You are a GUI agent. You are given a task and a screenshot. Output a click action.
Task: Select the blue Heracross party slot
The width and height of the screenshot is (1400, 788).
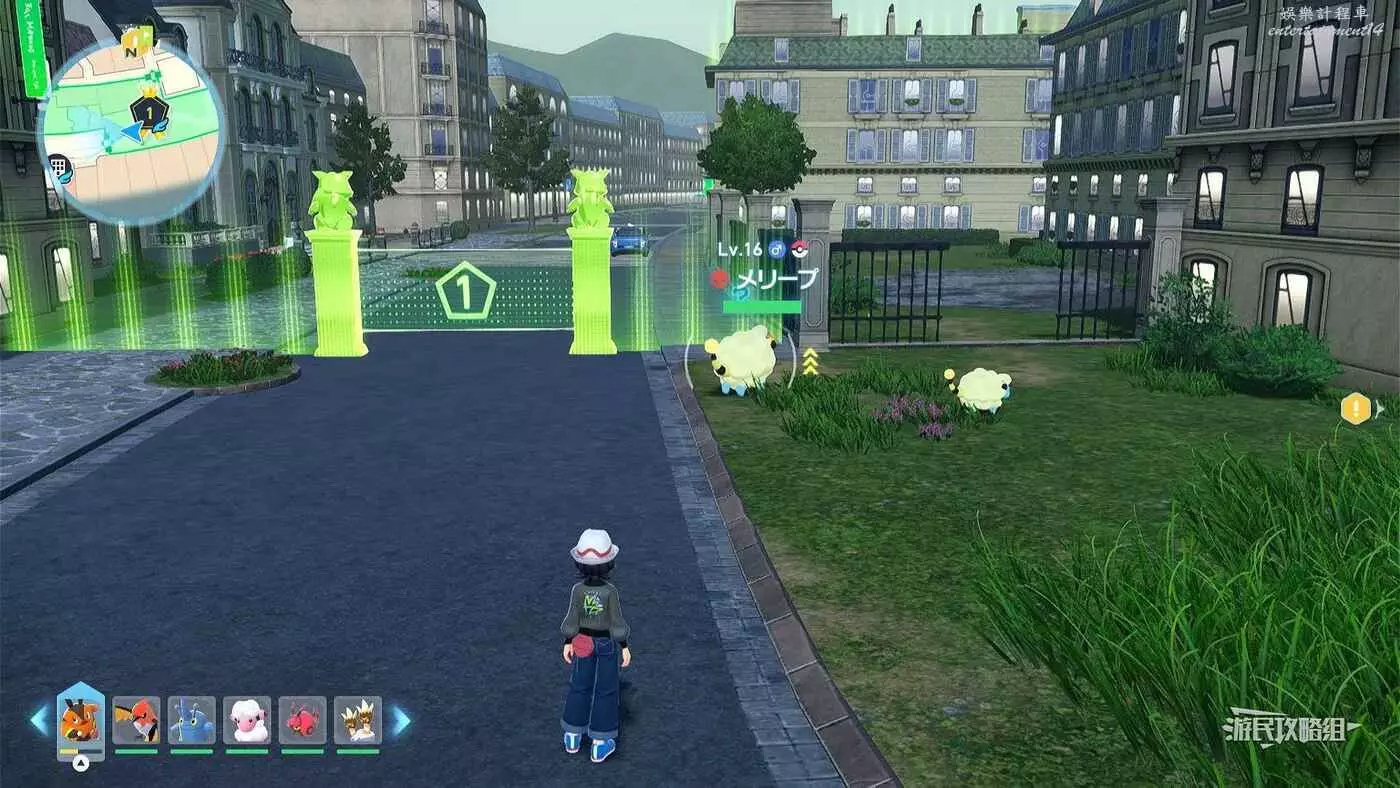tap(191, 720)
